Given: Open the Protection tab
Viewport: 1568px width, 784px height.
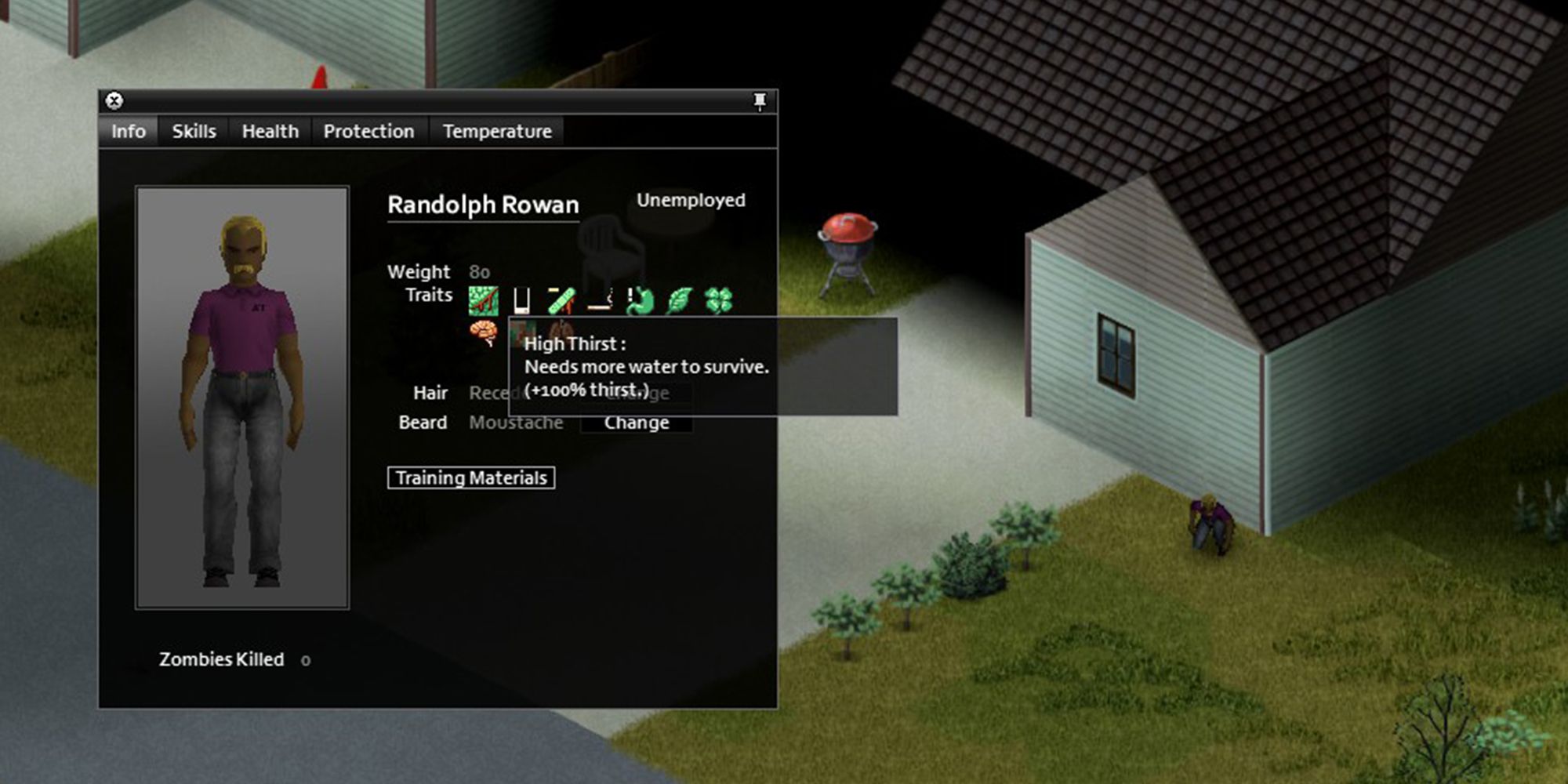Looking at the screenshot, I should click(x=368, y=131).
